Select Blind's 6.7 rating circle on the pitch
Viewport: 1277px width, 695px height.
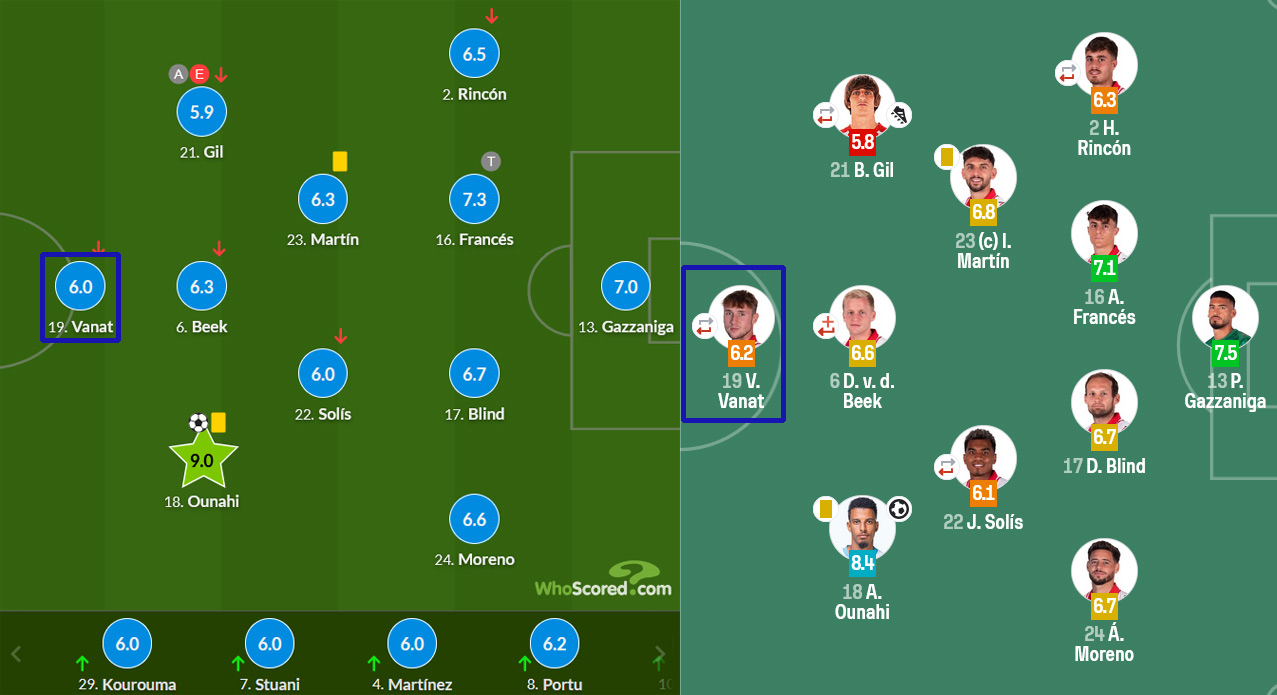coord(474,374)
